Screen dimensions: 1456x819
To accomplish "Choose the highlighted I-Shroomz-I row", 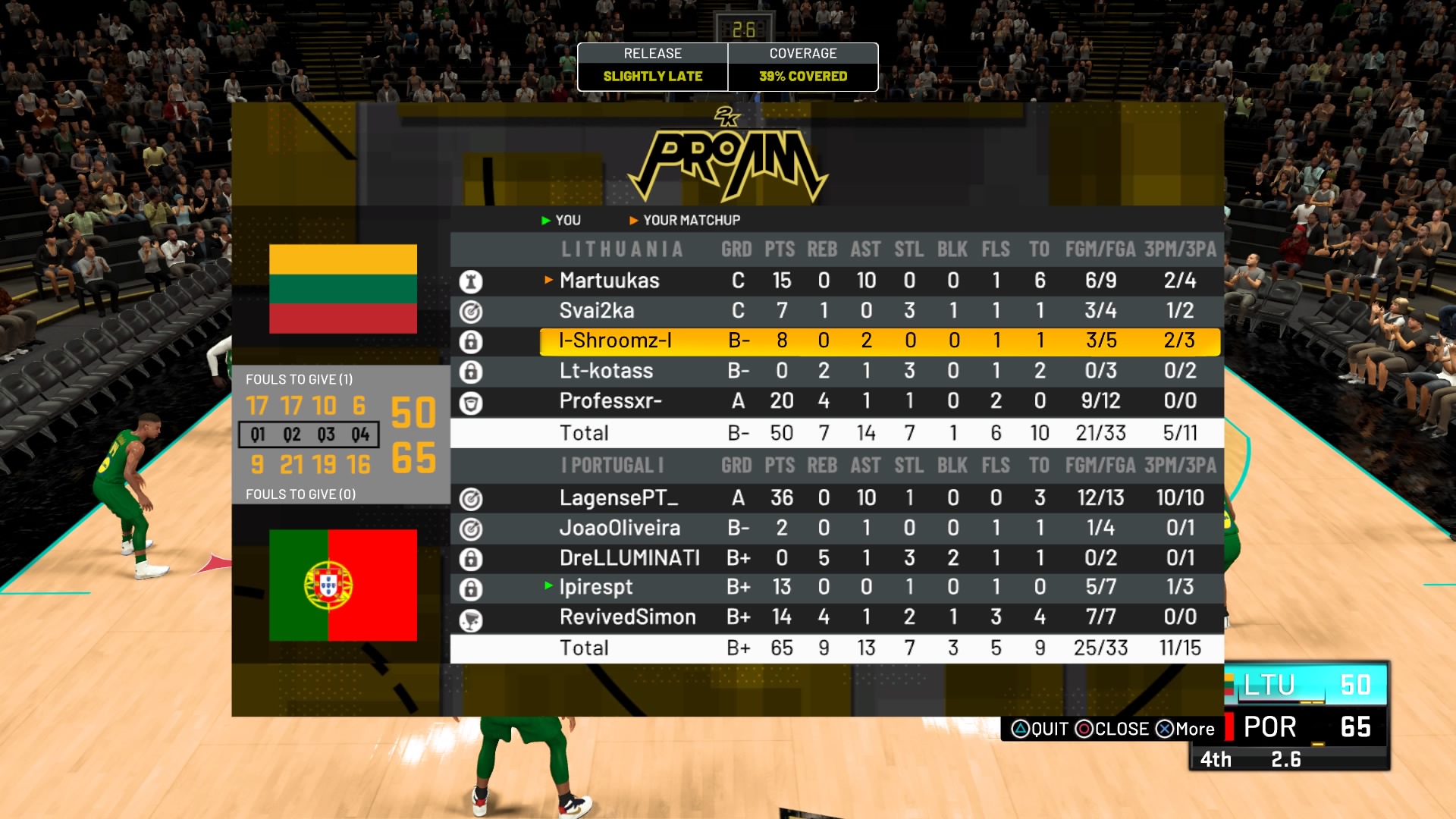I will [x=615, y=341].
